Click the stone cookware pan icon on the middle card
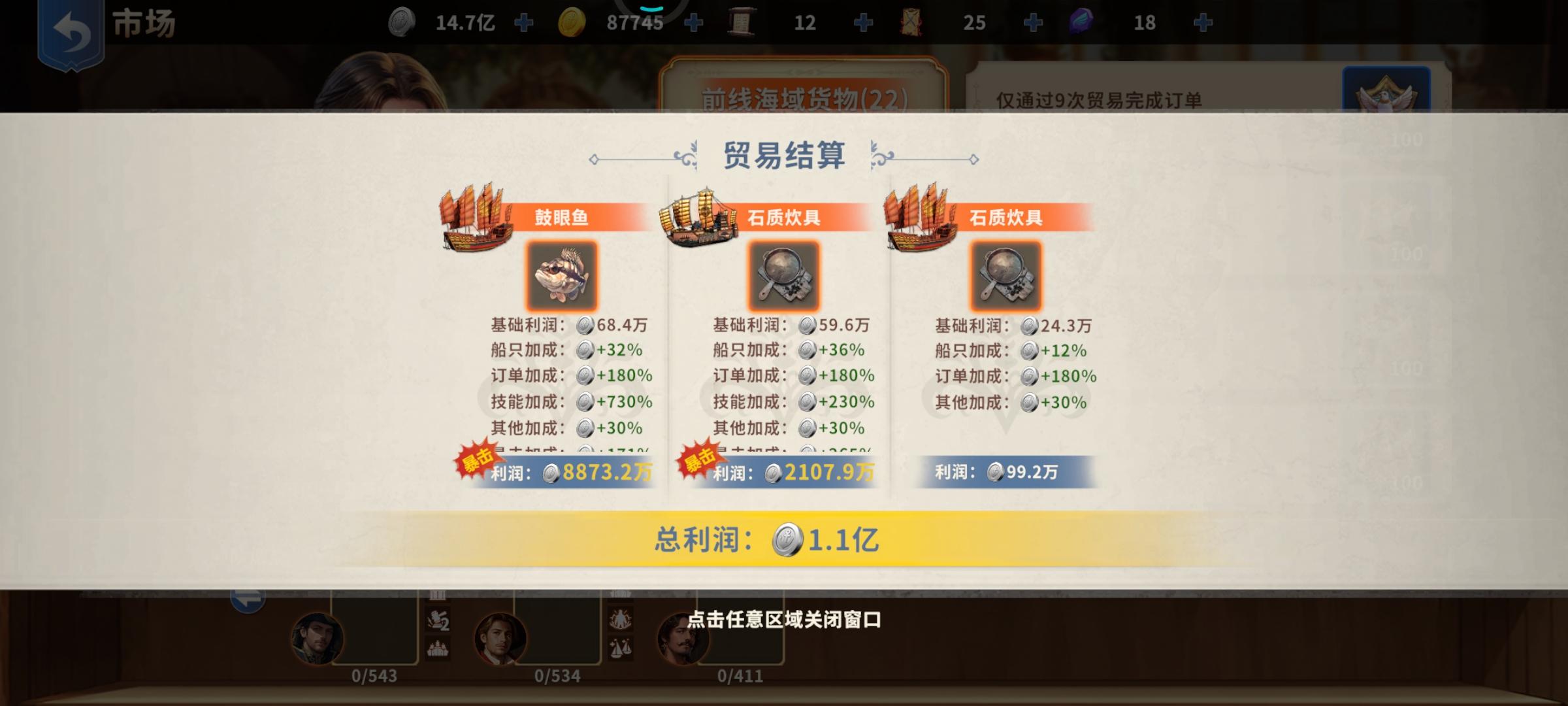This screenshot has height=706, width=1568. click(x=782, y=275)
